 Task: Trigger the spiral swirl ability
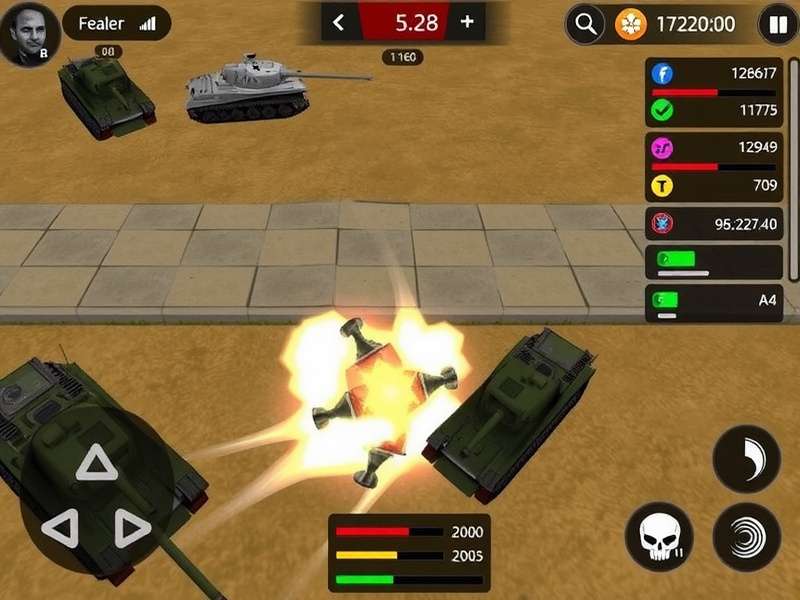(x=746, y=537)
